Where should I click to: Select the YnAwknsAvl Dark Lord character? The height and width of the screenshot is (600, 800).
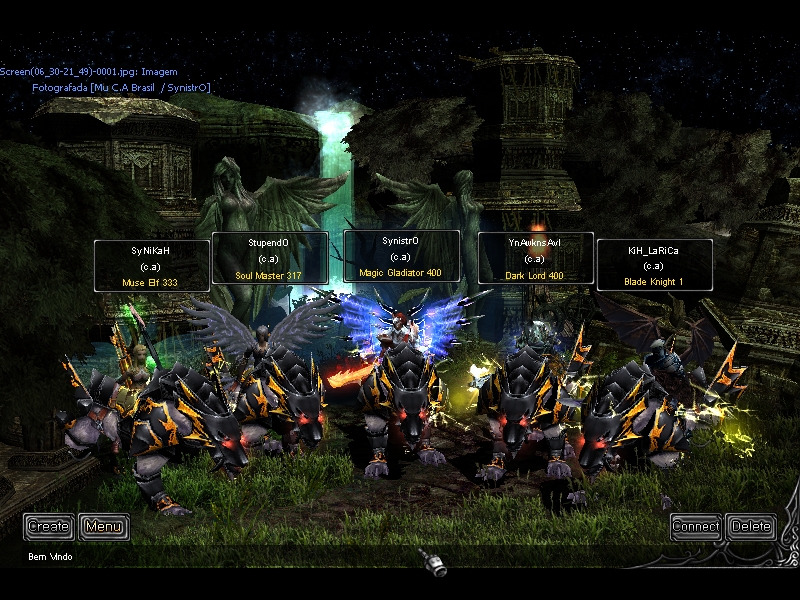tap(535, 258)
